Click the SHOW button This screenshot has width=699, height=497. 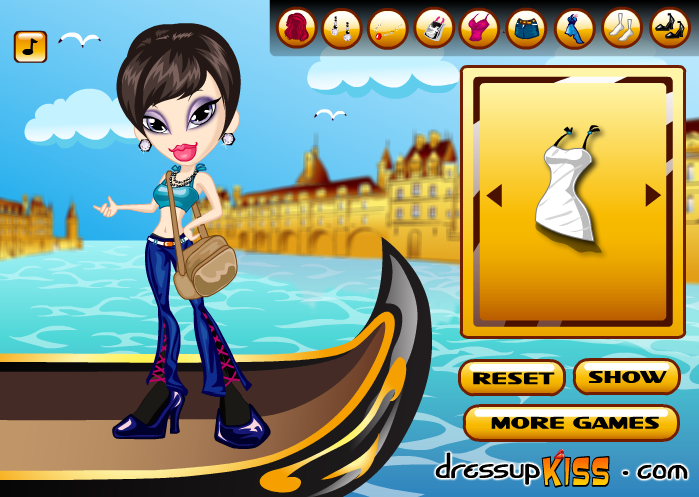click(x=627, y=377)
